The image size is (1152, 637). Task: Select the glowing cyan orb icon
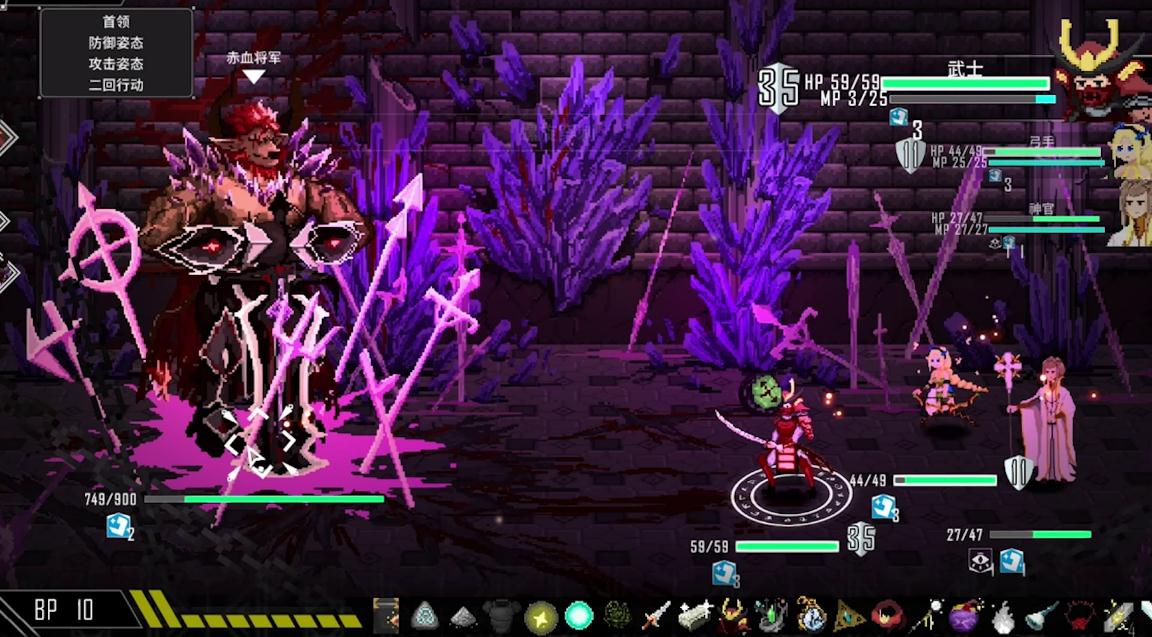point(578,615)
